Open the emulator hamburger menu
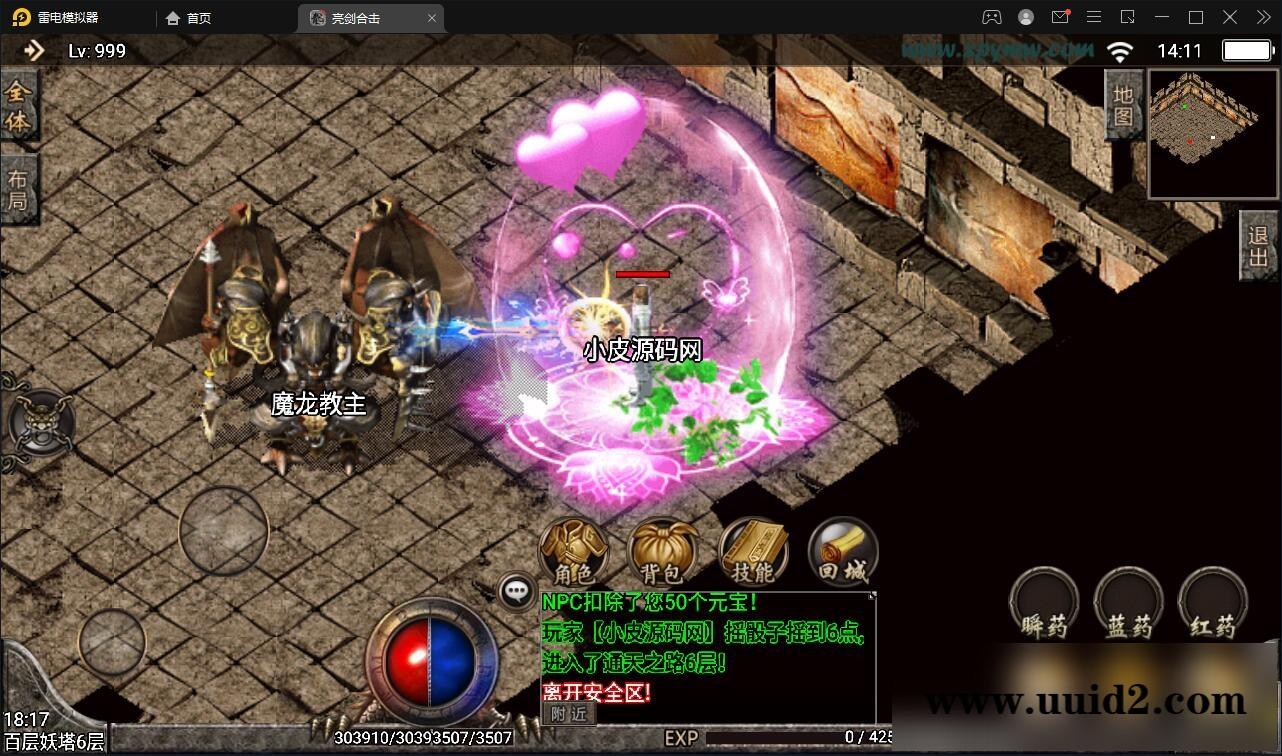This screenshot has height=756, width=1282. pos(1095,17)
